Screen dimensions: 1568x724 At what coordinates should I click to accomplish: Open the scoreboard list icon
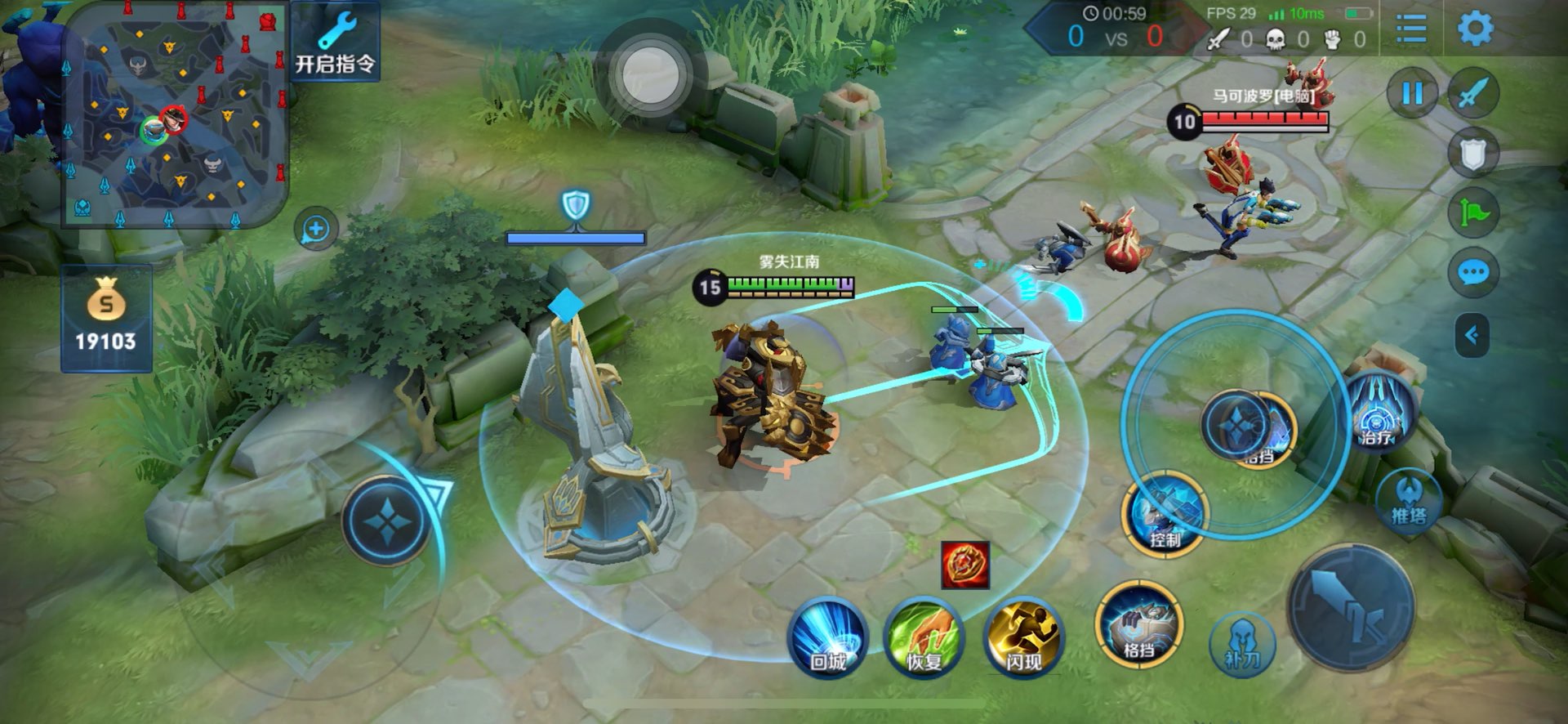(x=1410, y=29)
